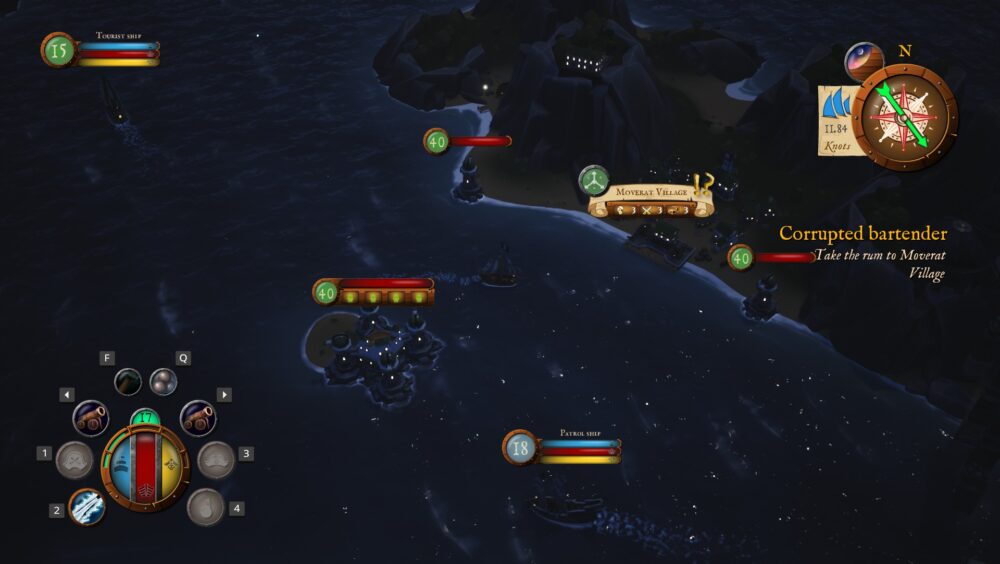Fire the left broadside cannon icon
The image size is (1000, 564).
pyautogui.click(x=91, y=417)
